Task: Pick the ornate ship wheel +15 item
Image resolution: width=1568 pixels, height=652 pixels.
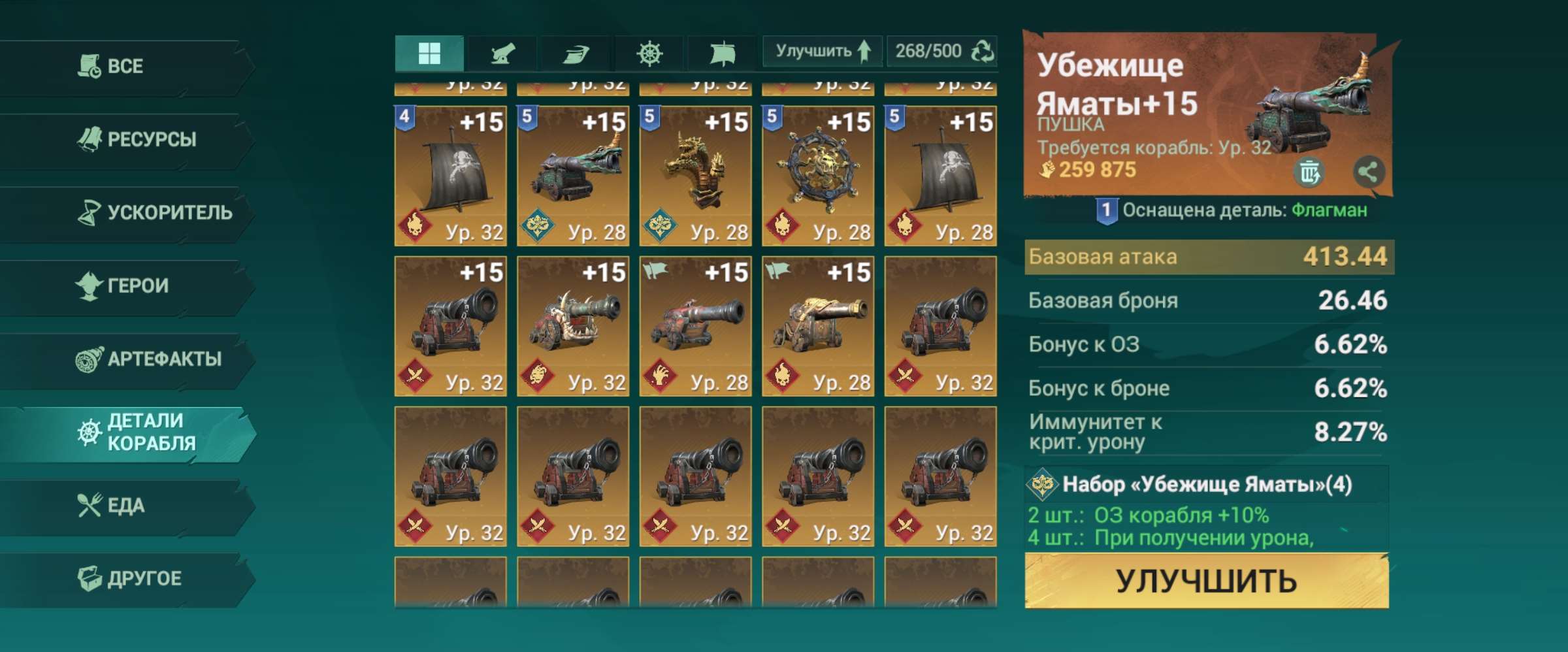Action: [817, 175]
